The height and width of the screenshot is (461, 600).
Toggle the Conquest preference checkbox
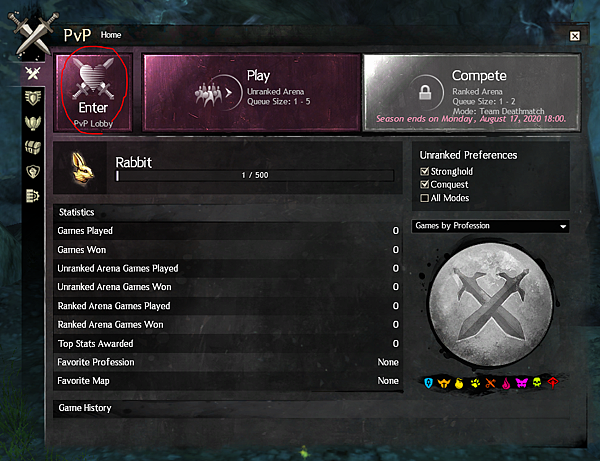point(425,184)
